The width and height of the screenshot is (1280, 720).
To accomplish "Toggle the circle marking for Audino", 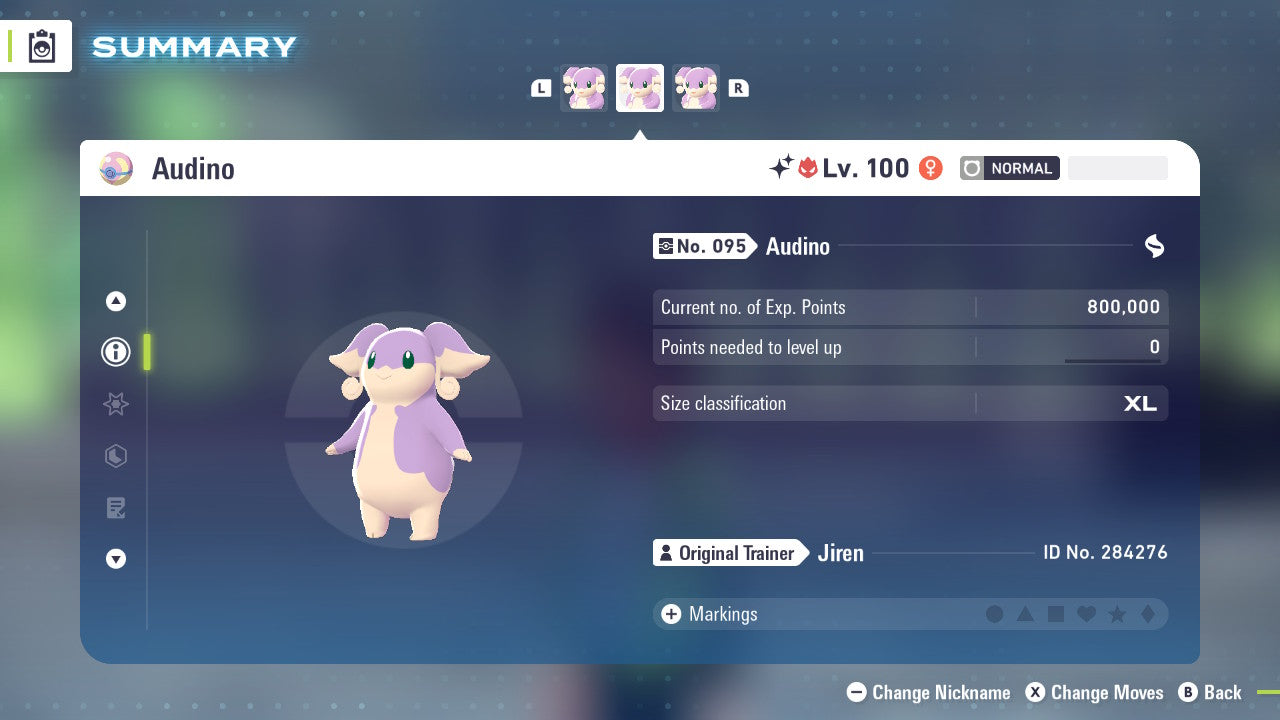I will 995,614.
